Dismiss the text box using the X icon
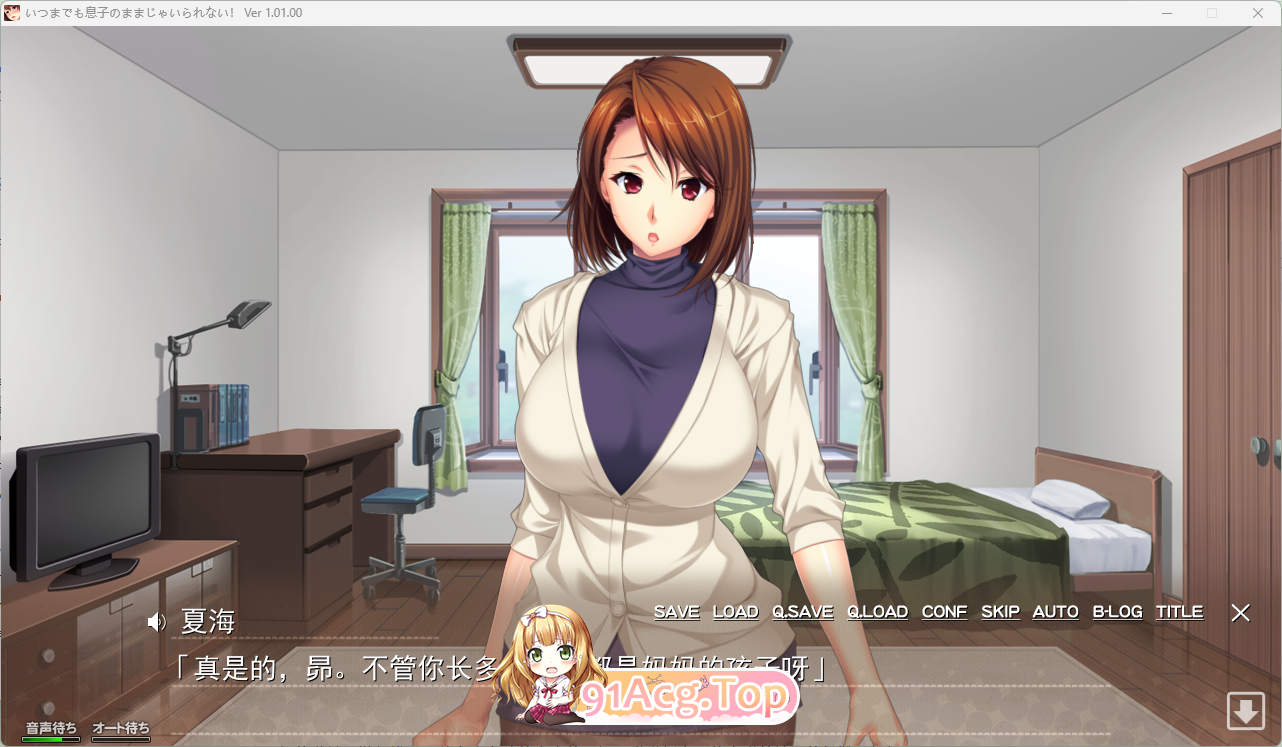 (1240, 613)
